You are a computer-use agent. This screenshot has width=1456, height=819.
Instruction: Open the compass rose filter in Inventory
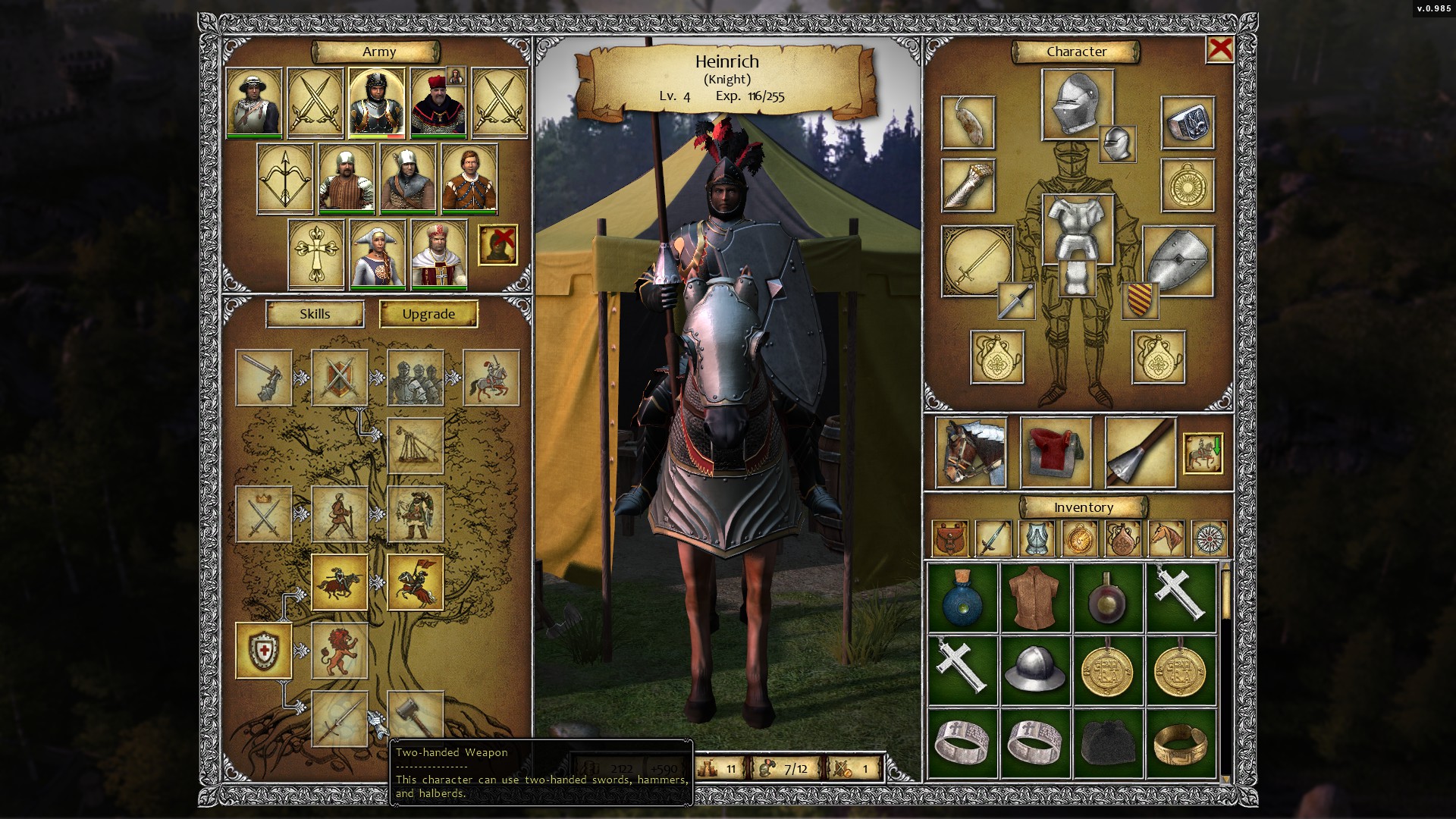(x=1209, y=540)
